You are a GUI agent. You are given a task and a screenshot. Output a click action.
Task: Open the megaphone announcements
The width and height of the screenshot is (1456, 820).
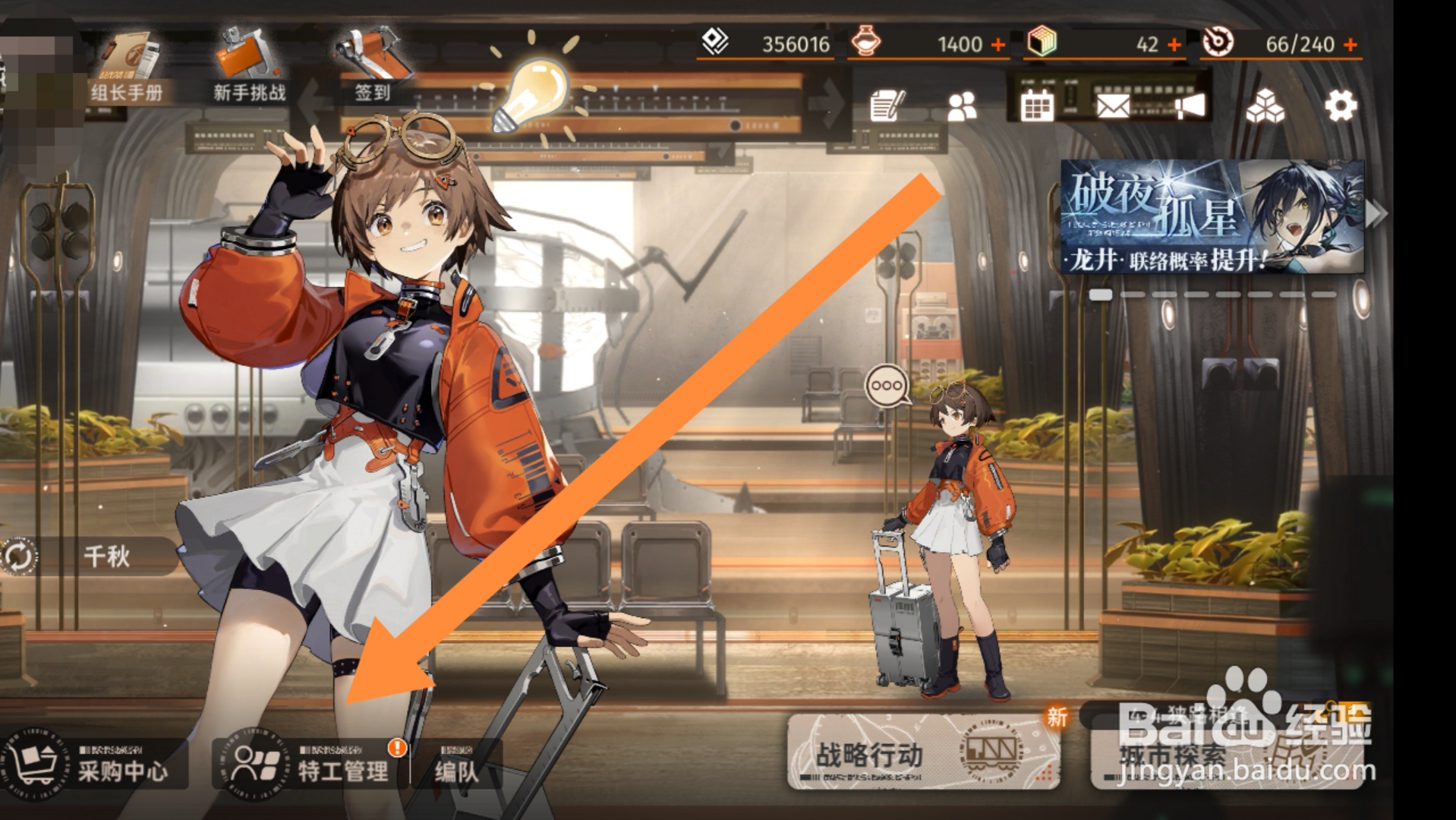(1190, 106)
